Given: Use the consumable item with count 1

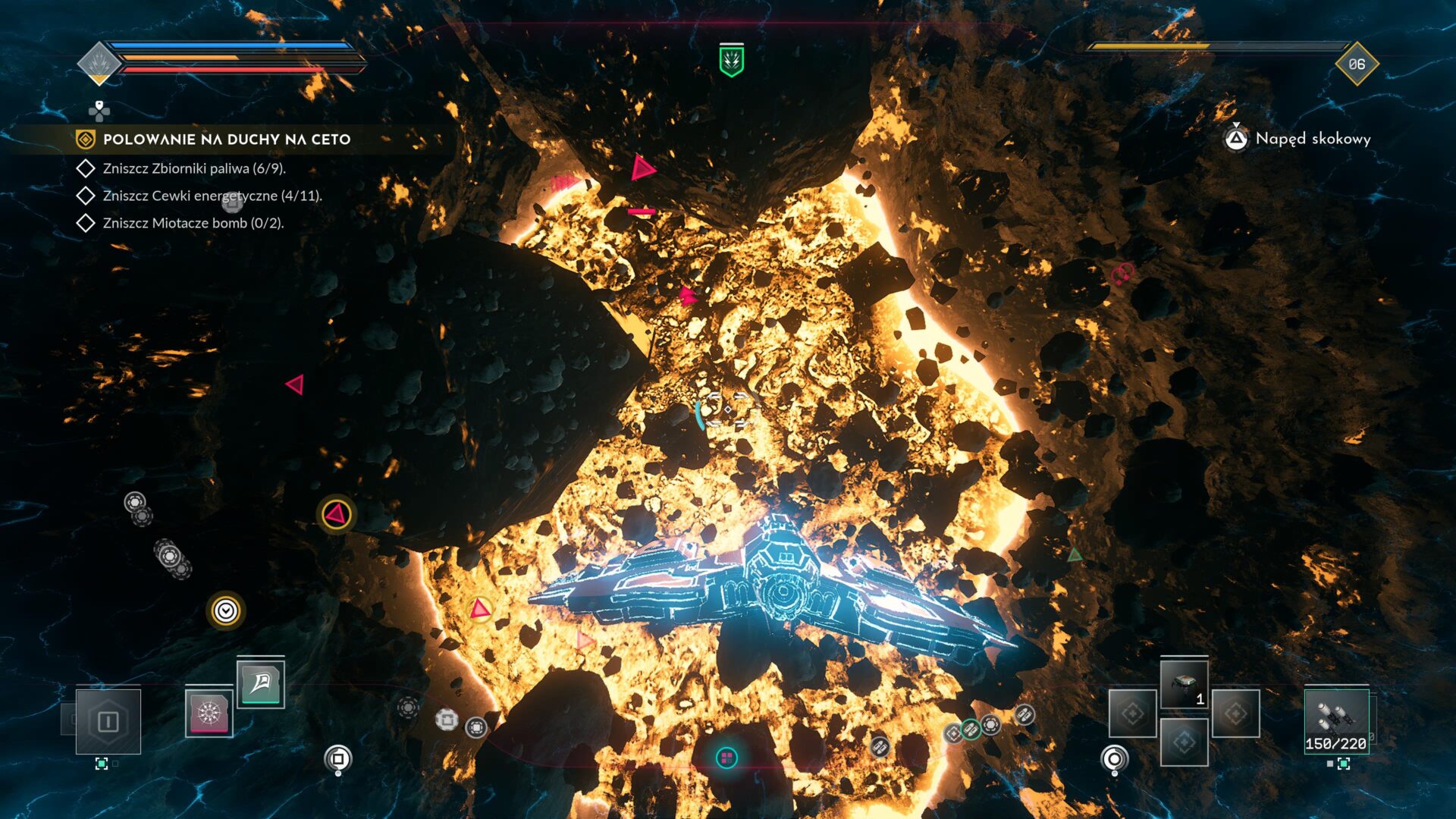Looking at the screenshot, I should click(1184, 685).
